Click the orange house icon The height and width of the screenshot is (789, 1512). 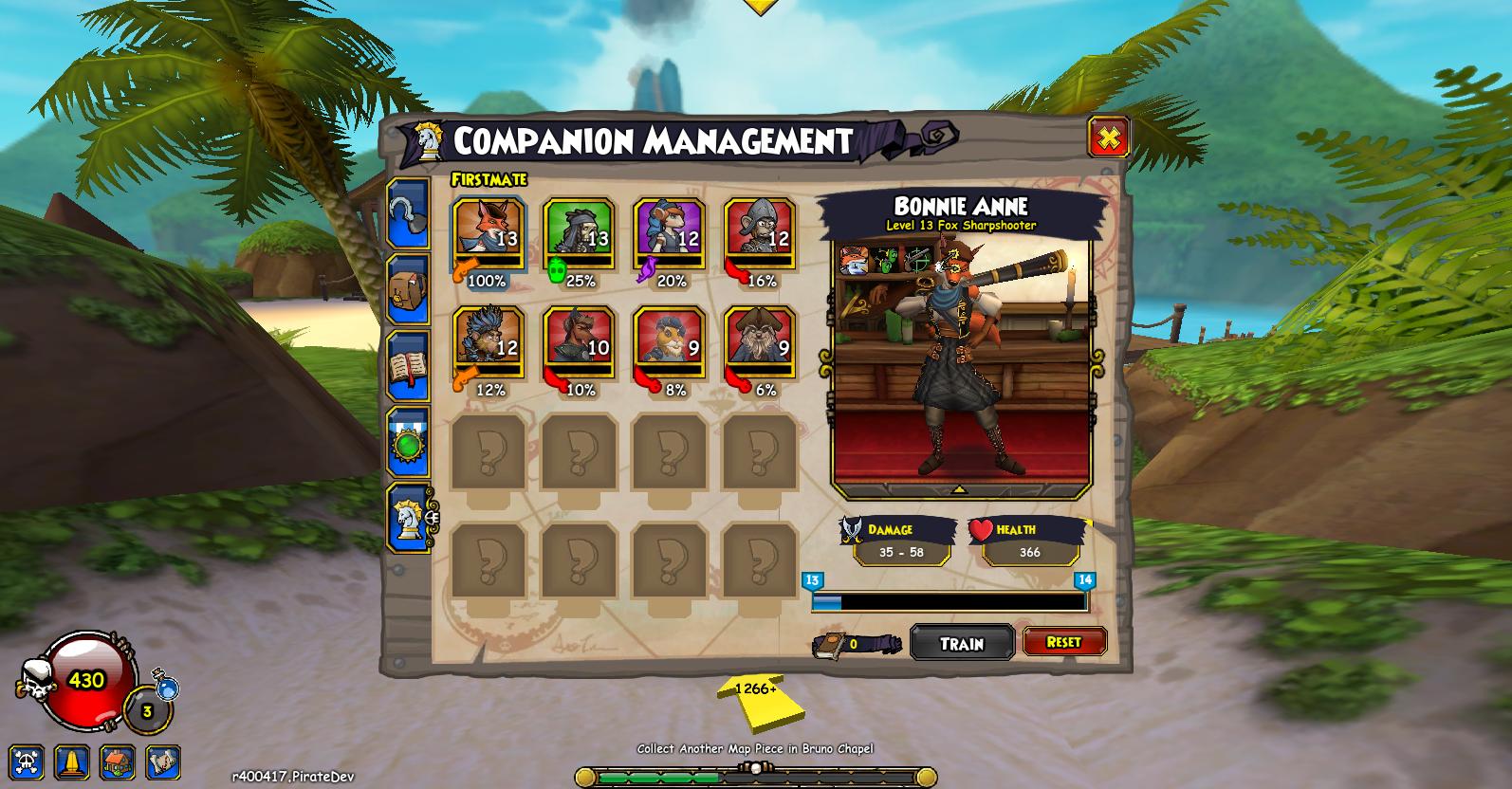click(118, 761)
